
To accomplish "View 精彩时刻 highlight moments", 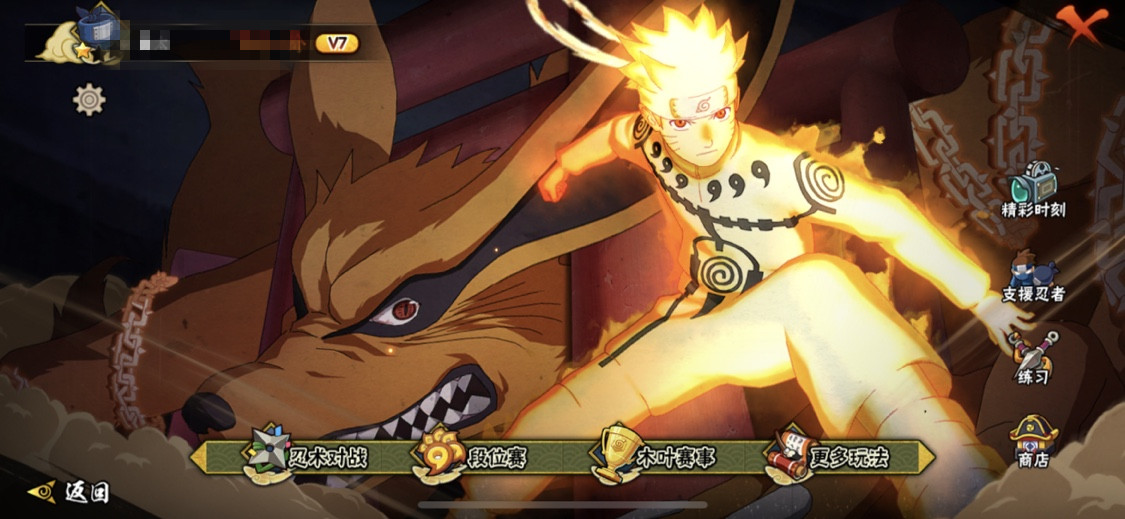I will [x=1033, y=191].
